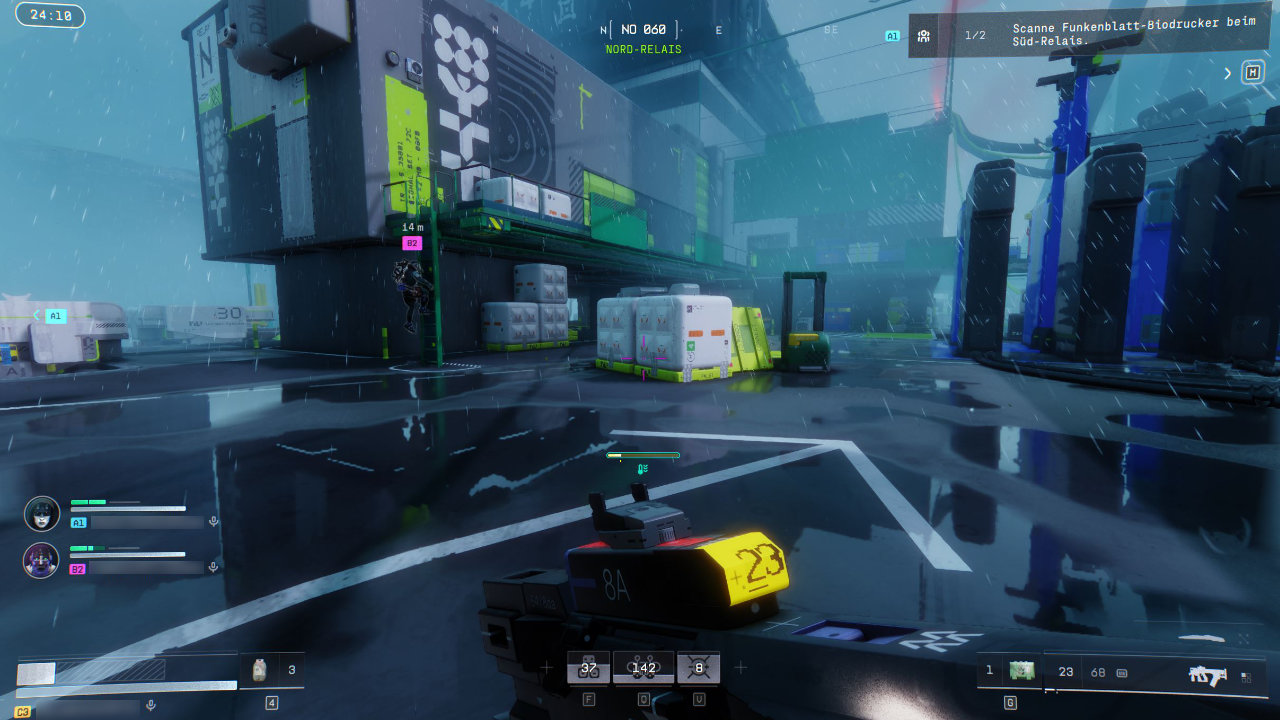The image size is (1280, 720).
Task: Activate the ability showing 37
Action: (x=588, y=668)
